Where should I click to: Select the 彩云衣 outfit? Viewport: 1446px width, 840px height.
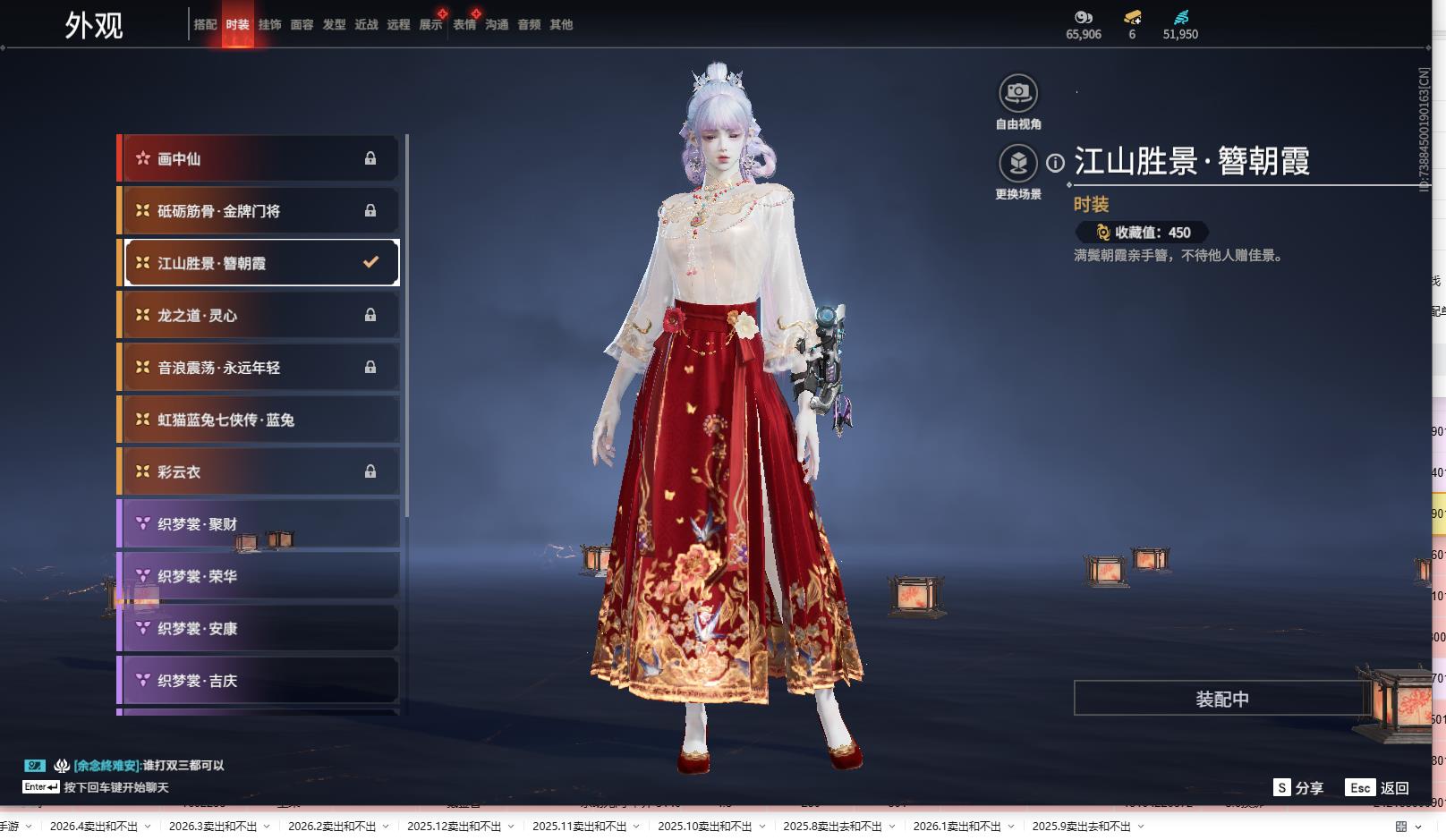point(259,471)
